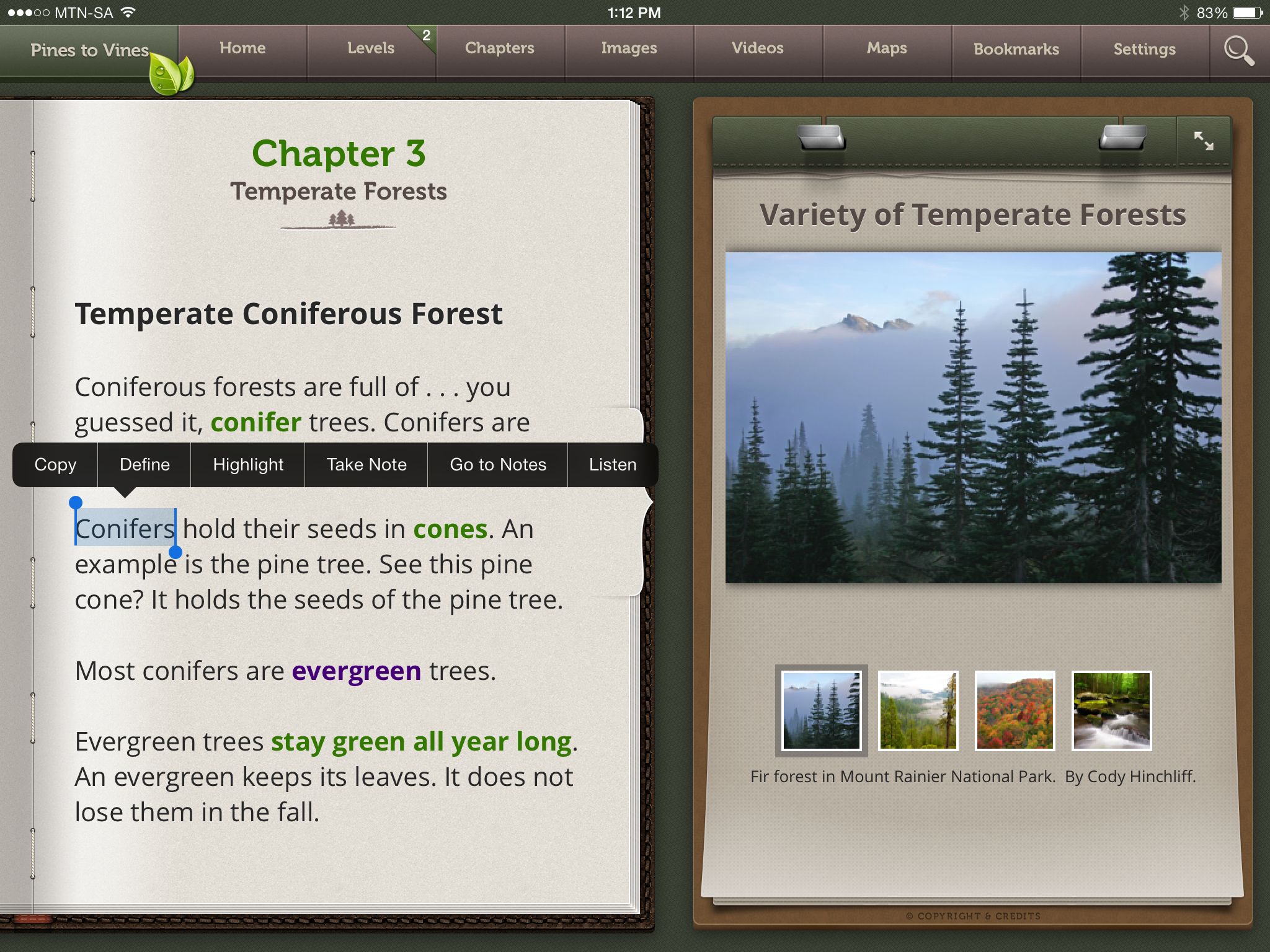This screenshot has width=1270, height=952.
Task: Choose Copy in the text popup
Action: click(55, 465)
